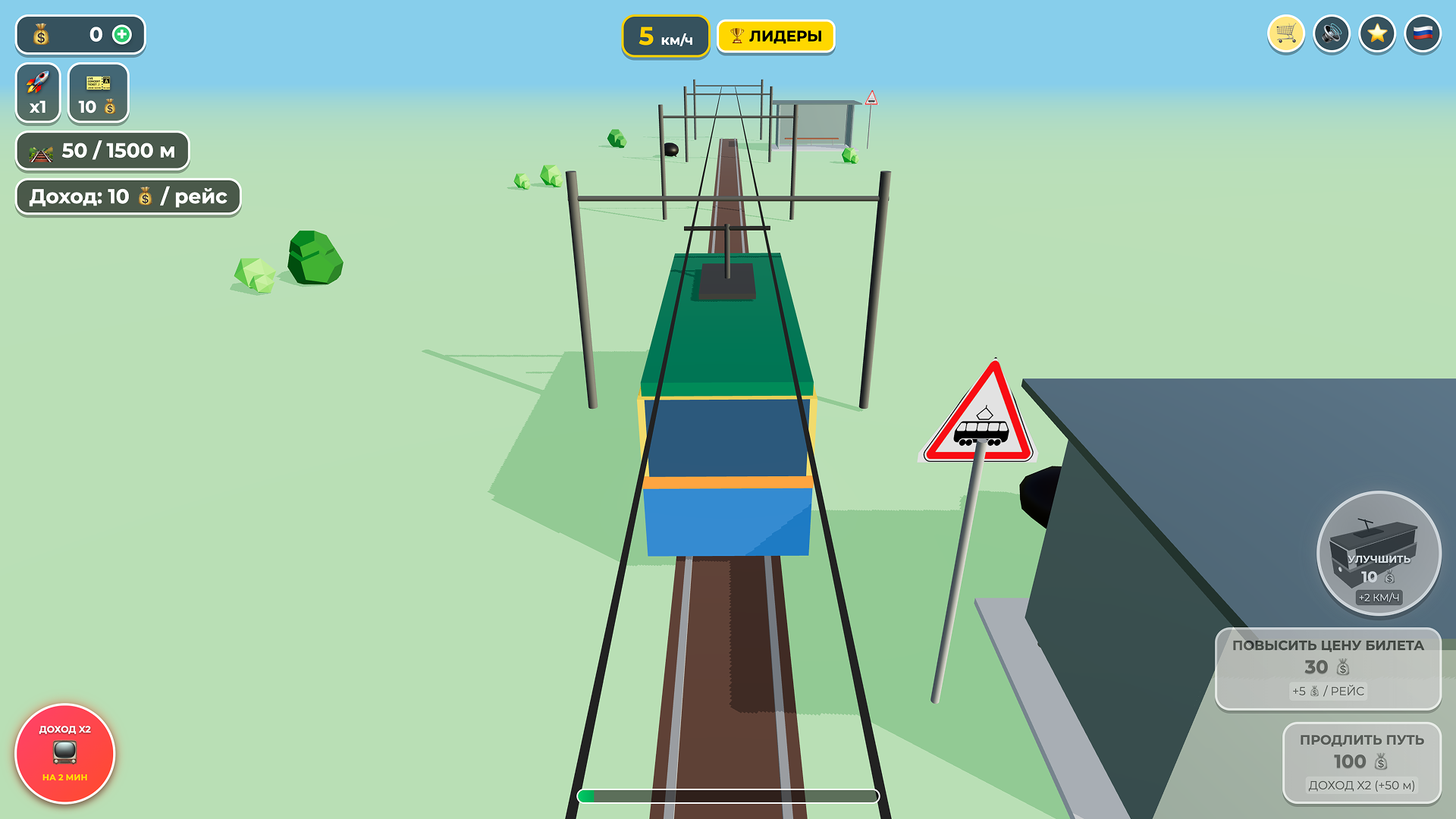Click the rocket x1 boost icon
This screenshot has width=1456, height=819.
tap(37, 93)
